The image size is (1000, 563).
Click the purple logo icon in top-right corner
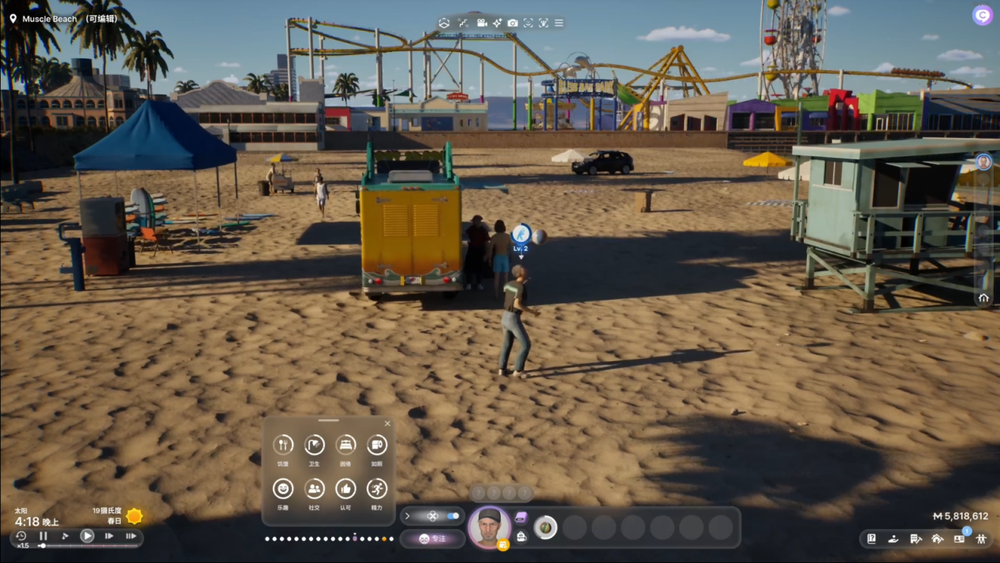coord(982,15)
